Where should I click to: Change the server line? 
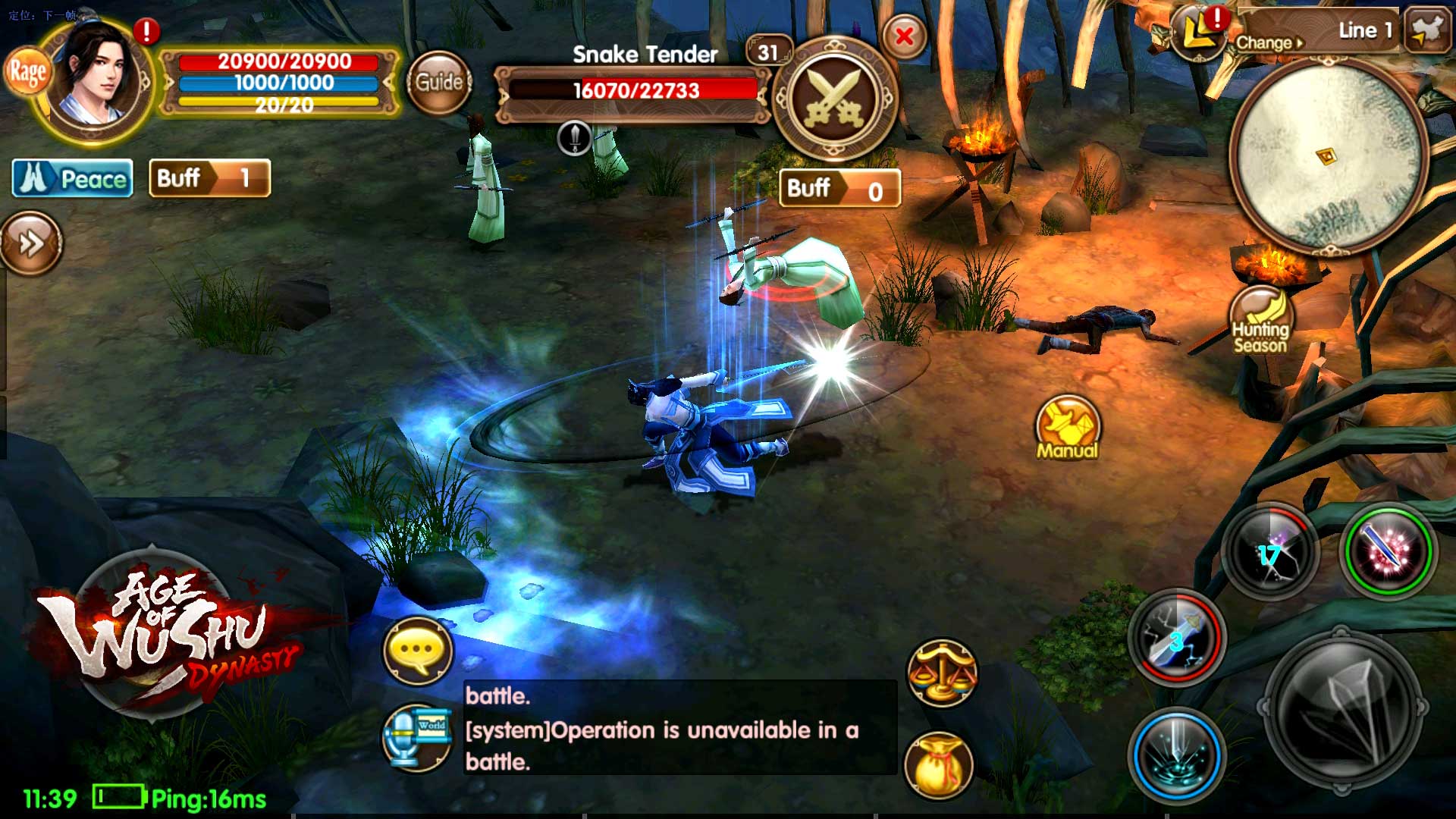click(1270, 42)
